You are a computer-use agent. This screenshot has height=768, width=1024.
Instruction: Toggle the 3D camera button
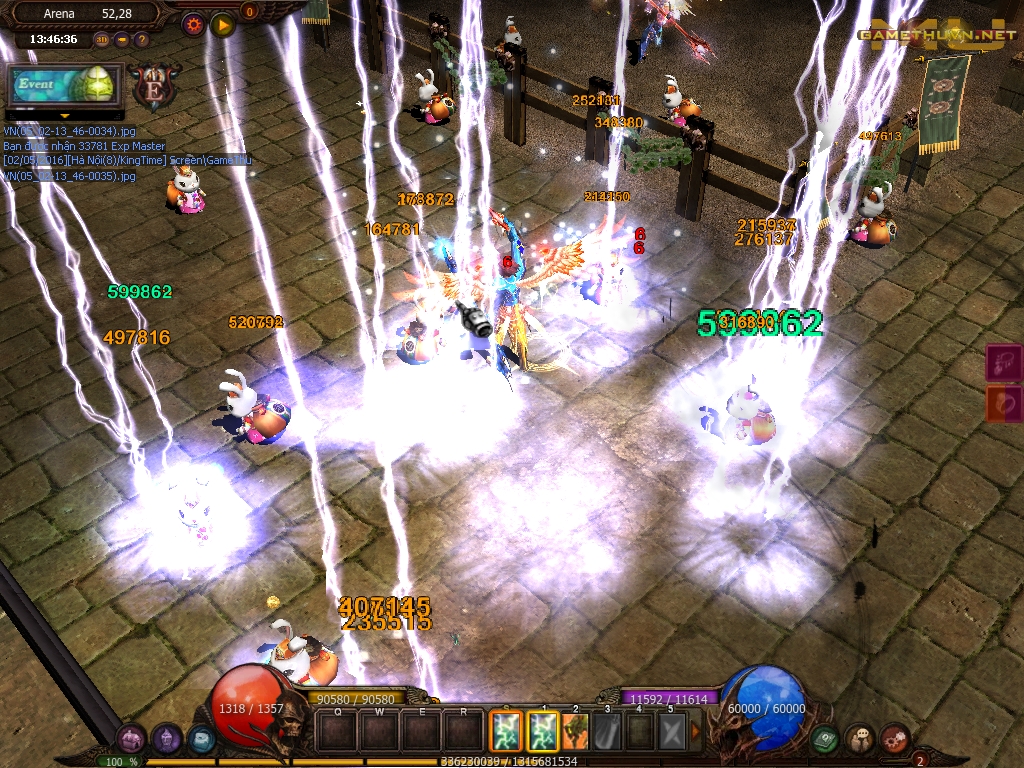[x=101, y=40]
